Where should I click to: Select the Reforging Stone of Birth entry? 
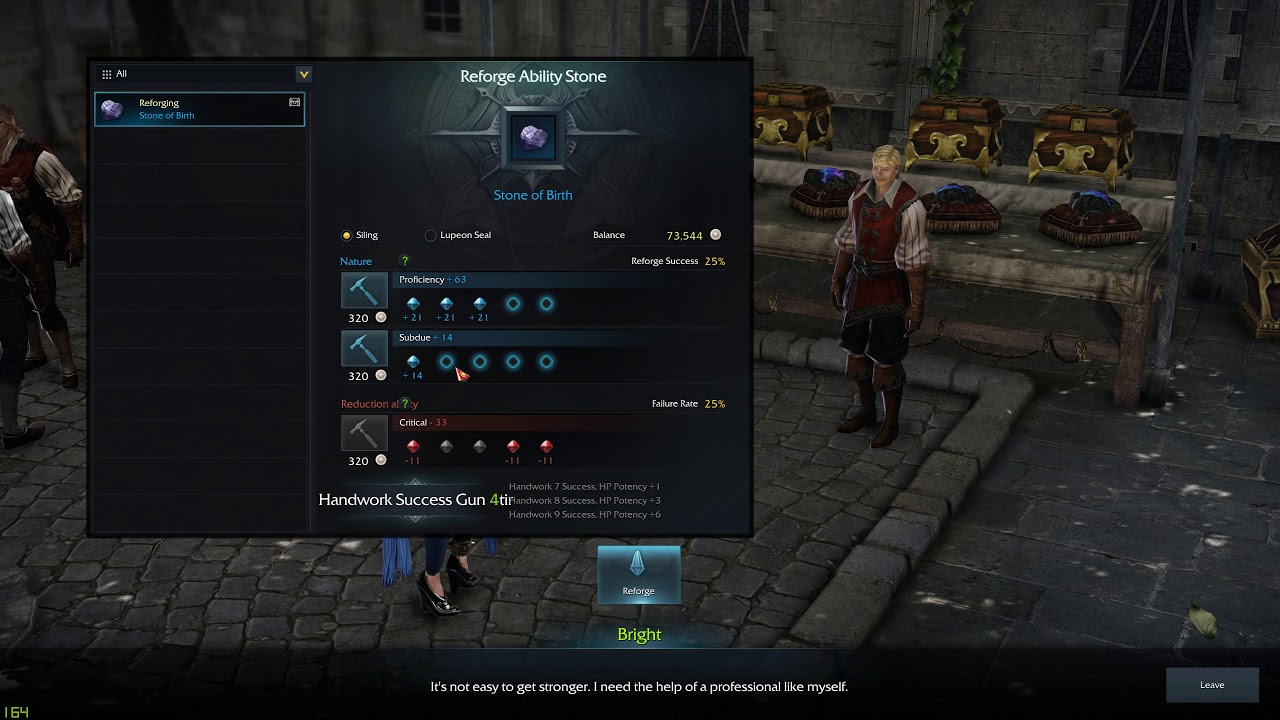coord(199,109)
